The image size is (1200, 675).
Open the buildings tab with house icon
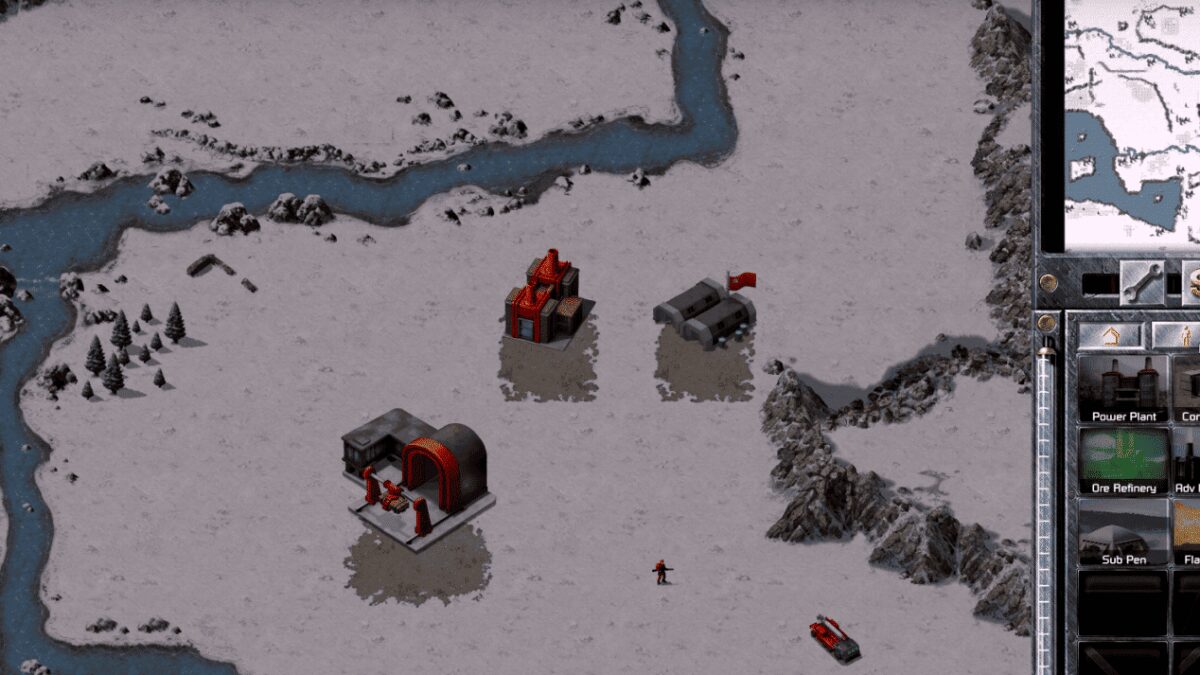1109,335
